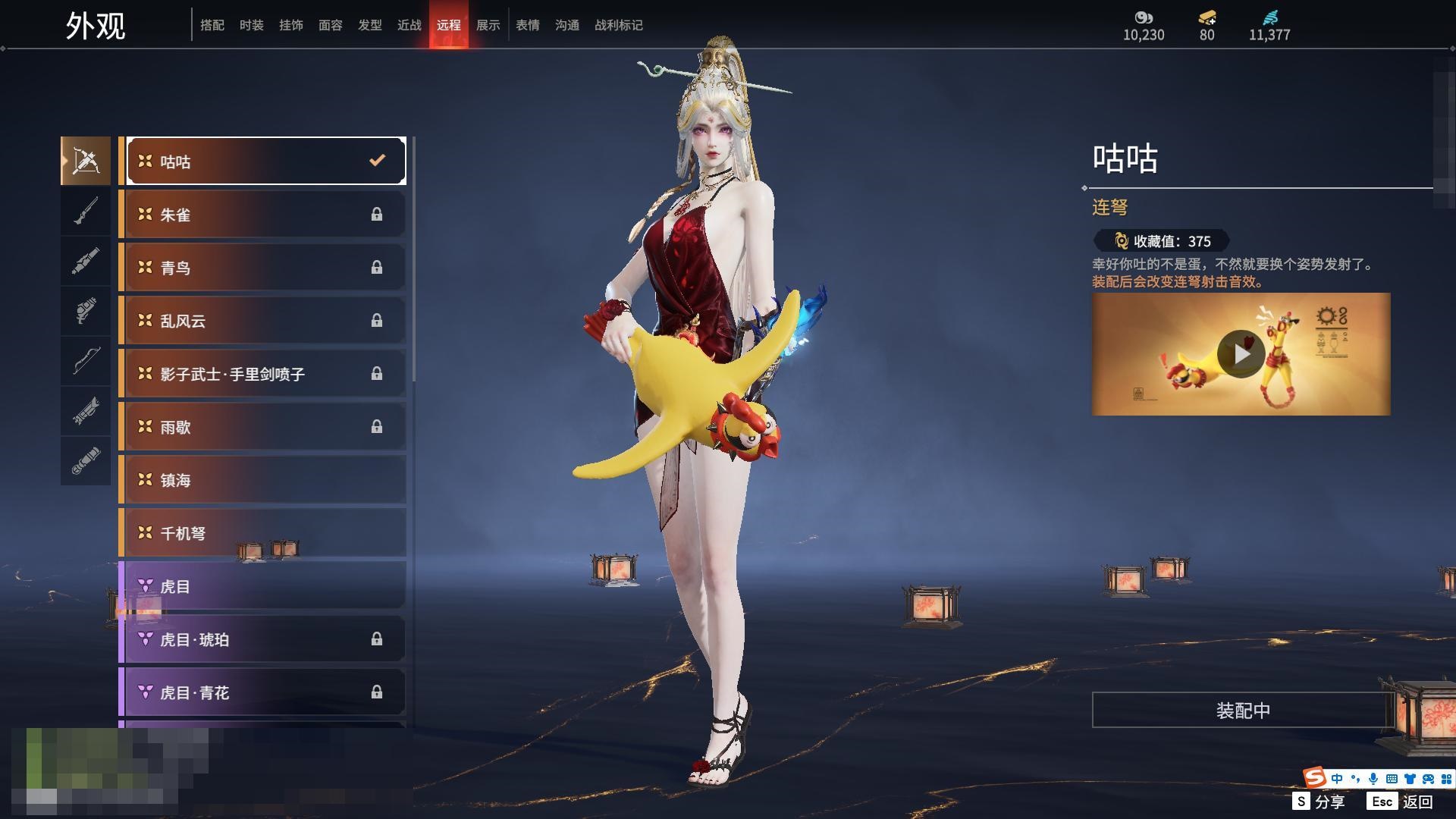
Task: Open the 发型 tab
Action: (x=369, y=25)
